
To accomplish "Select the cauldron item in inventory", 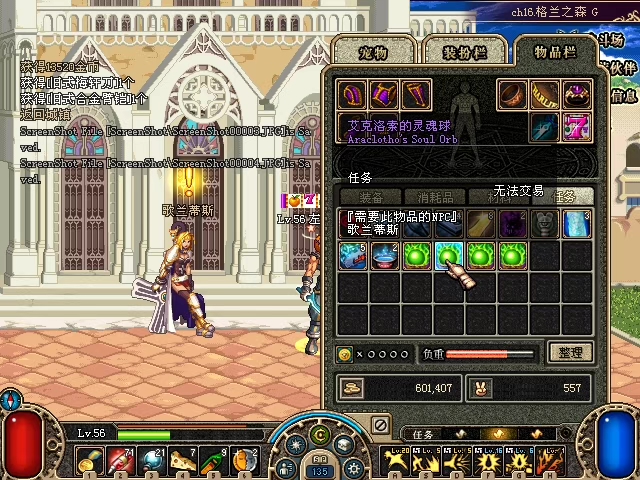I will click(x=385, y=257).
